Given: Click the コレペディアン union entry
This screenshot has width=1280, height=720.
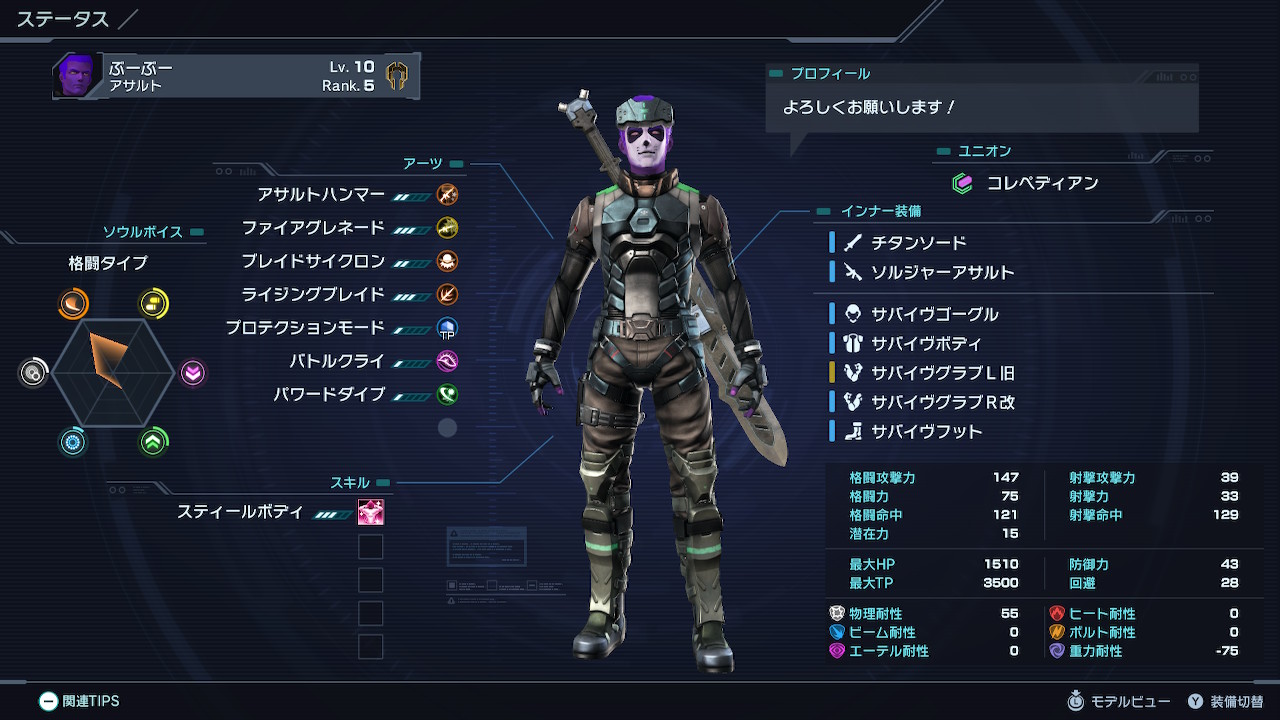Looking at the screenshot, I should point(1042,183).
